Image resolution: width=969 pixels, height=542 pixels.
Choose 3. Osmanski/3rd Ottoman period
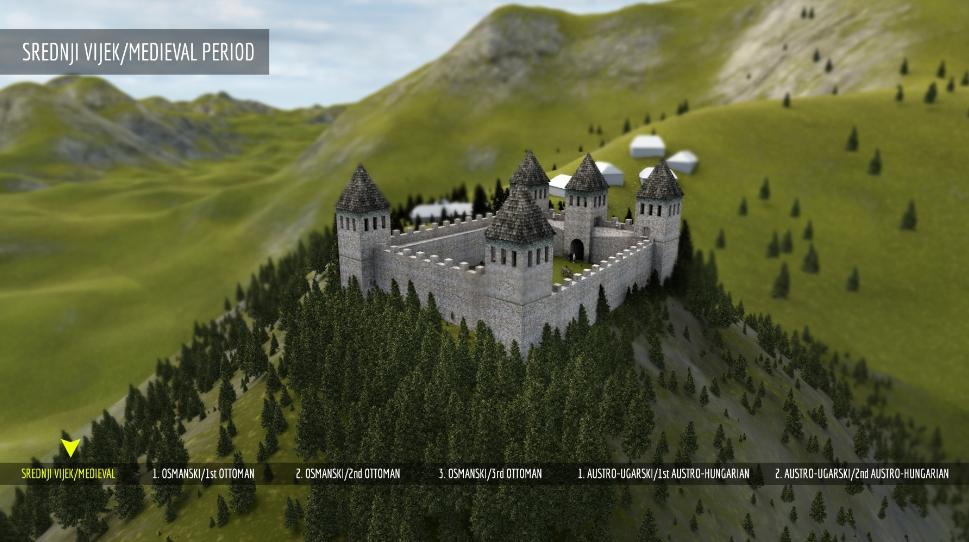tap(490, 473)
